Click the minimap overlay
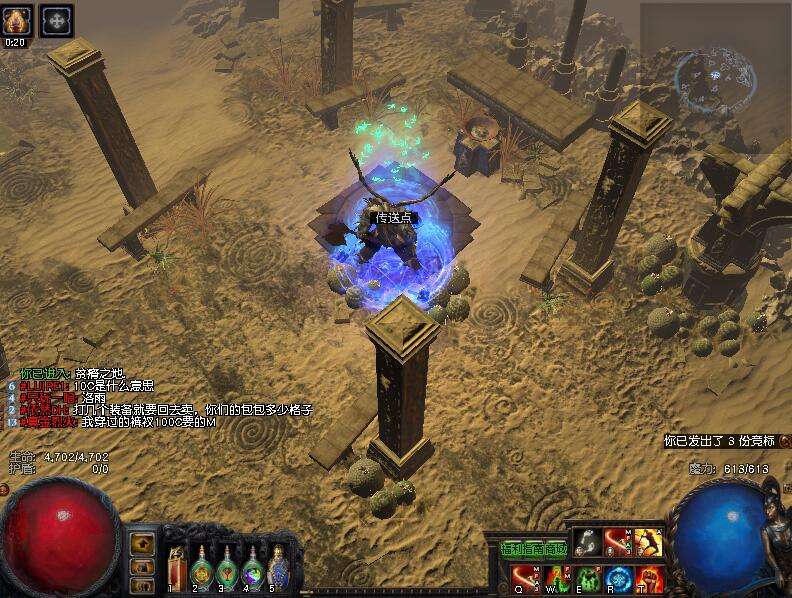Viewport: 792px width, 598px height. point(714,77)
